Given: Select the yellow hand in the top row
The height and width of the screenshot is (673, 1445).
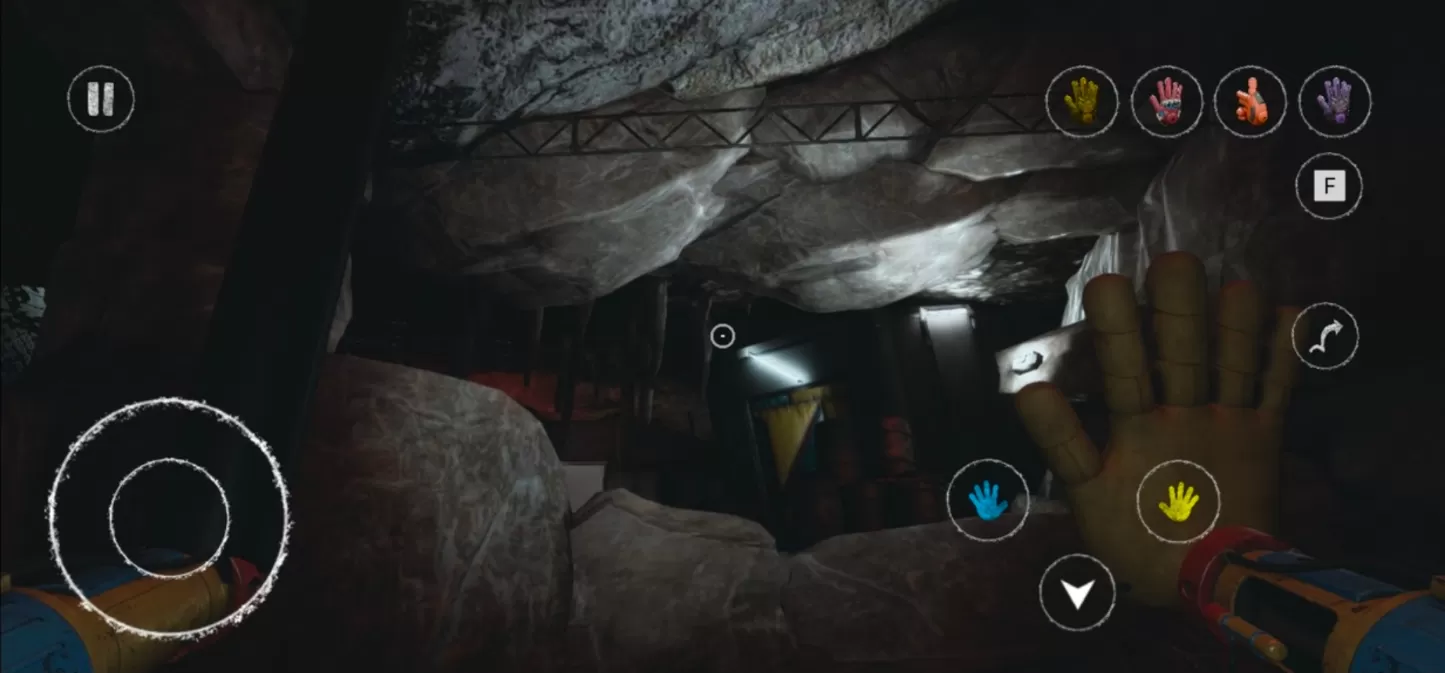Looking at the screenshot, I should click(1082, 102).
